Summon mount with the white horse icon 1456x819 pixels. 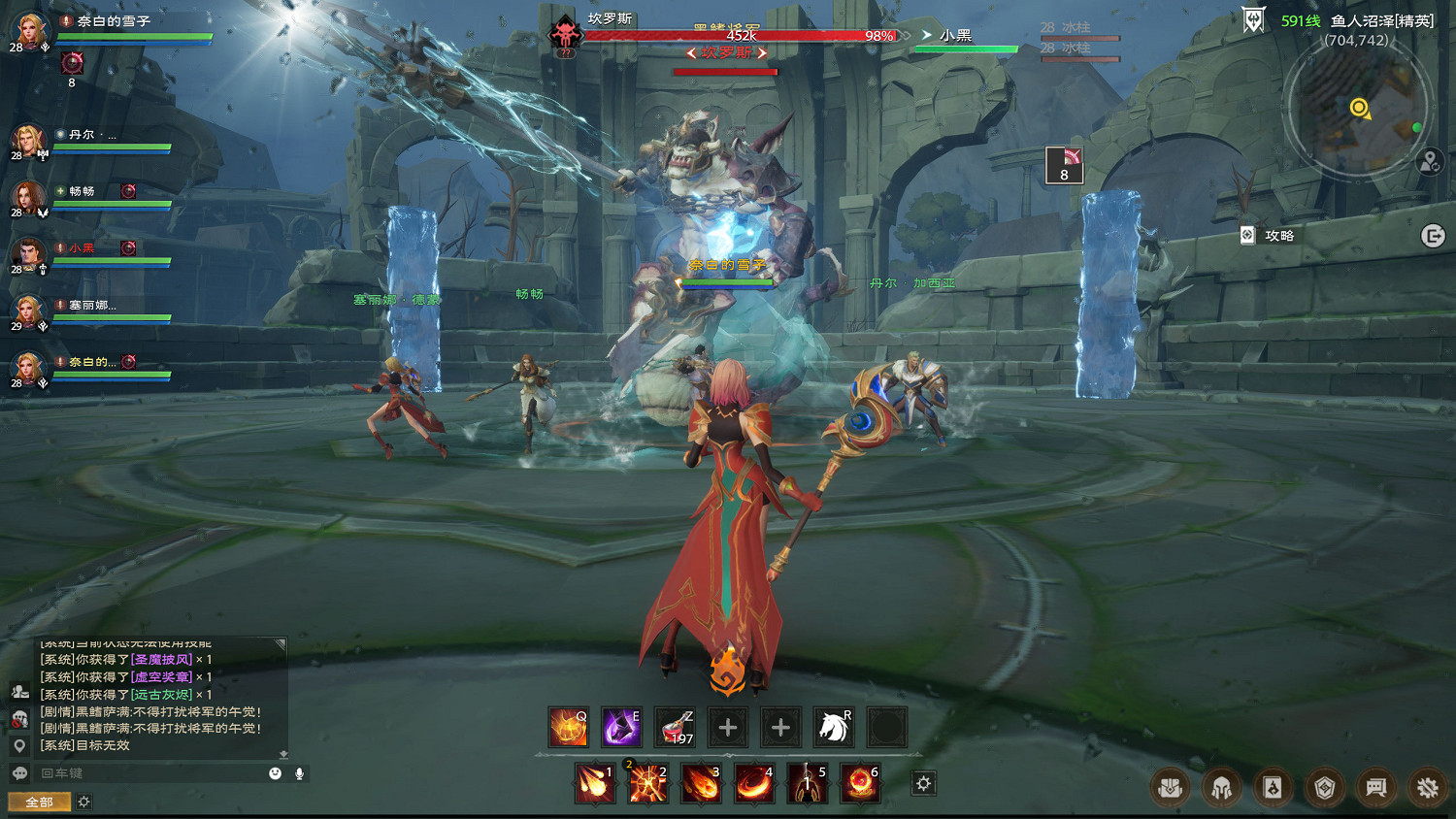833,727
